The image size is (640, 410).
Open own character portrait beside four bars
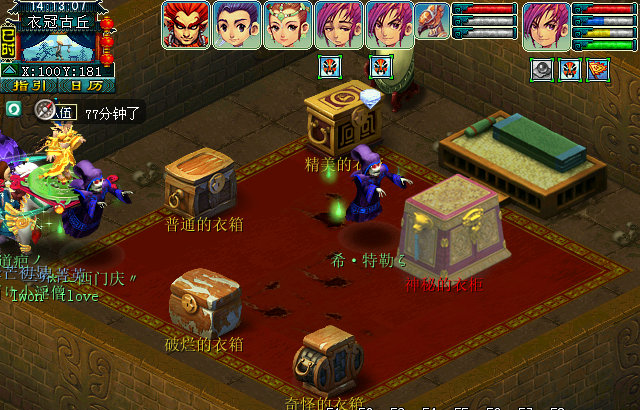pyautogui.click(x=546, y=25)
